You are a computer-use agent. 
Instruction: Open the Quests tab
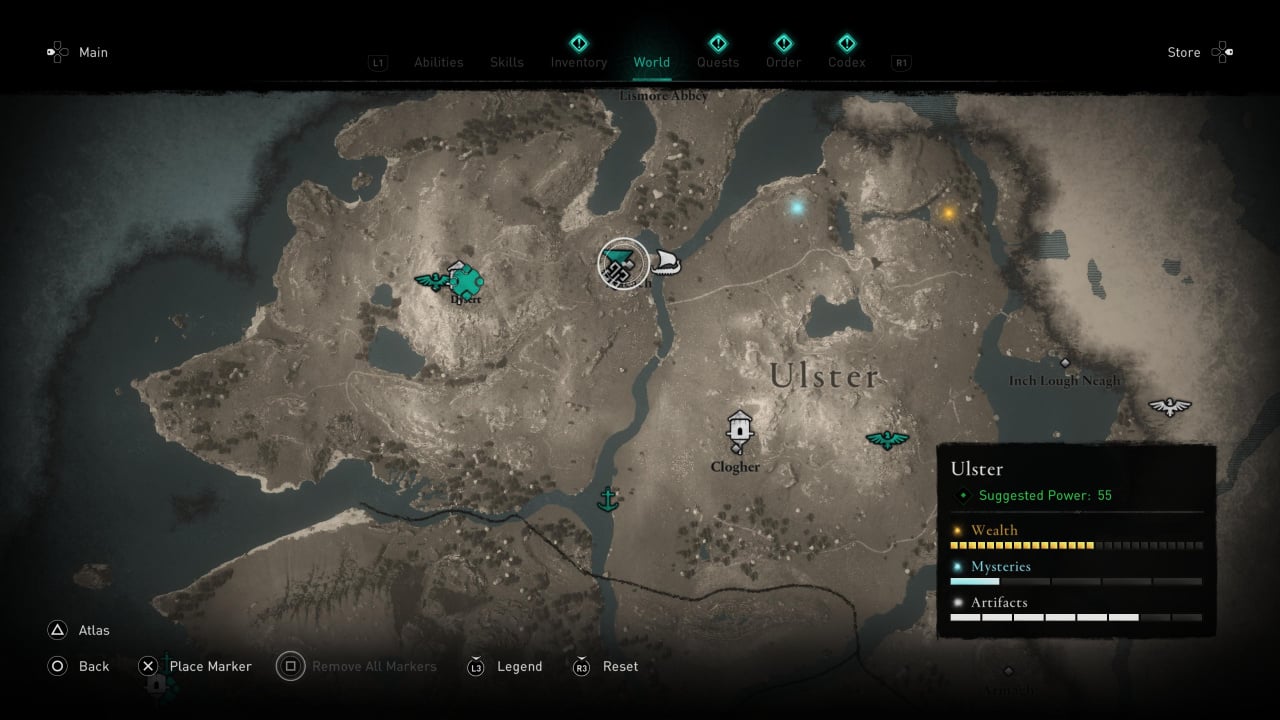click(717, 62)
